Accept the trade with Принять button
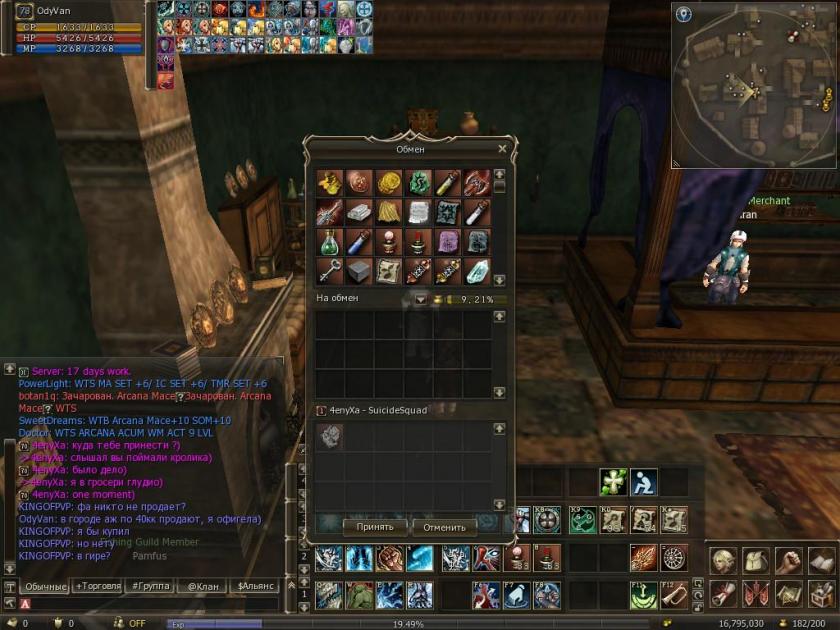Viewport: 840px width, 630px height. (375, 527)
